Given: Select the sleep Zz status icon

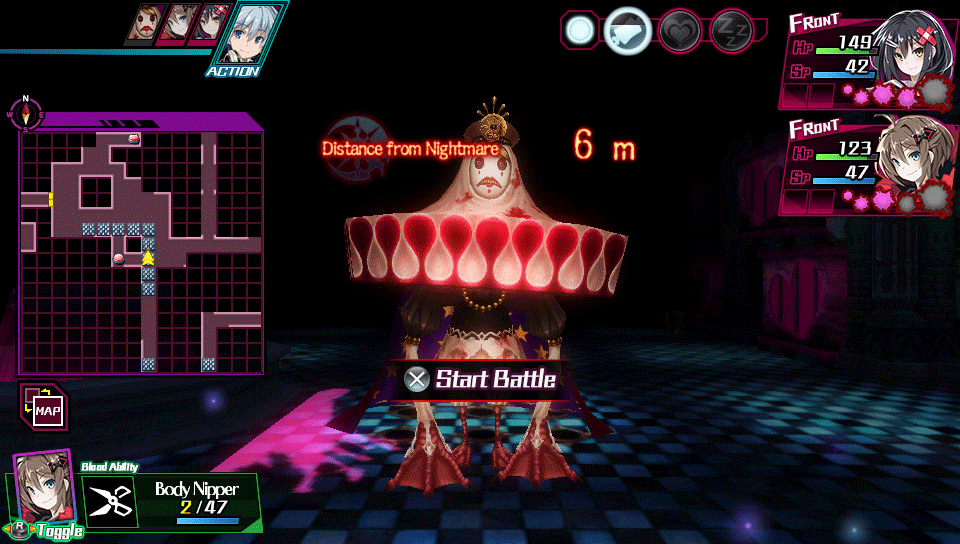Looking at the screenshot, I should pos(730,31).
